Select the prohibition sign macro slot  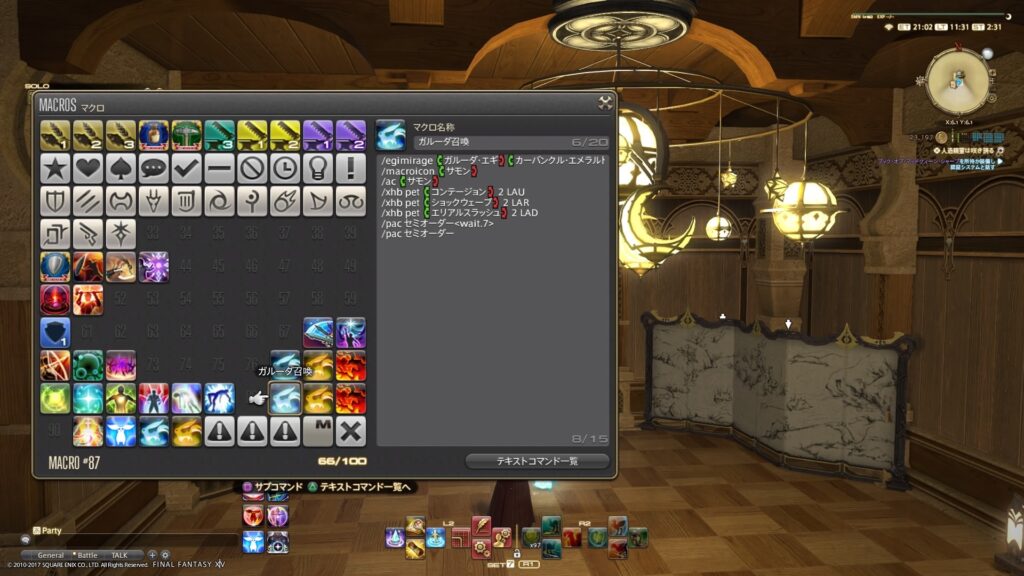coord(252,167)
